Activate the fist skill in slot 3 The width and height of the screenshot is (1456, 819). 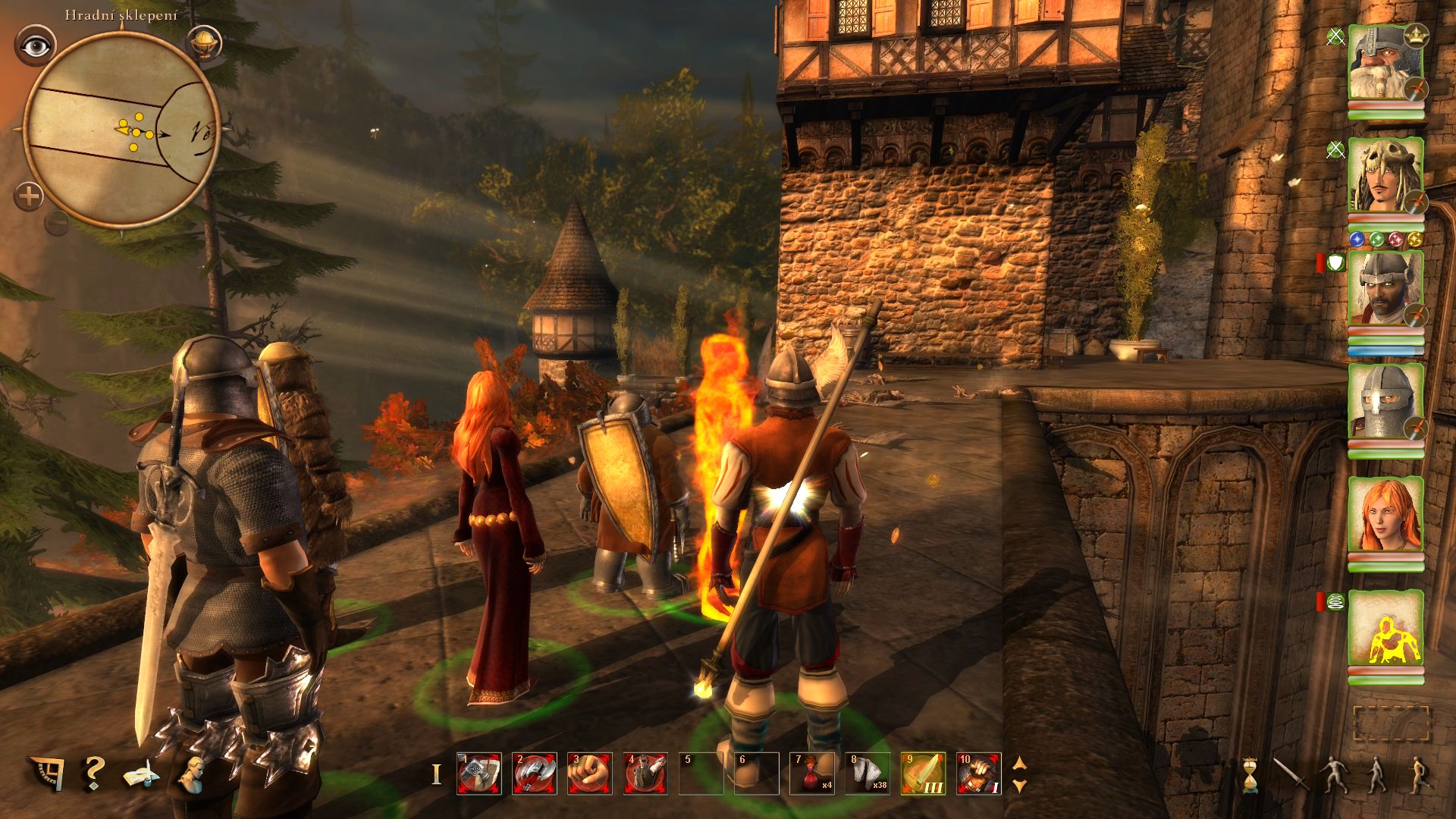tap(590, 773)
